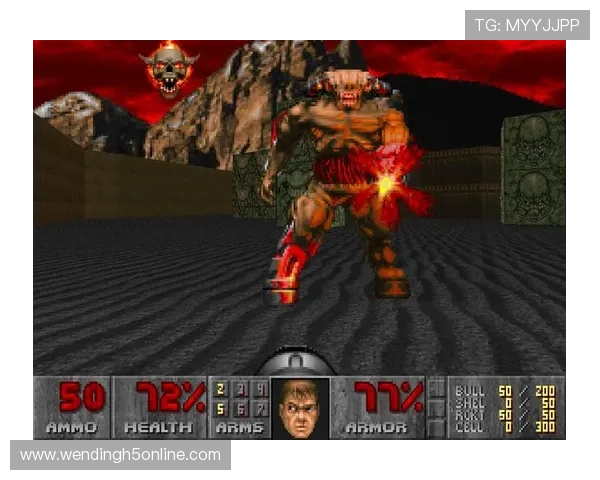Pick weapon number 6 in ARMS panel
This screenshot has width=600, height=480.
point(241,409)
